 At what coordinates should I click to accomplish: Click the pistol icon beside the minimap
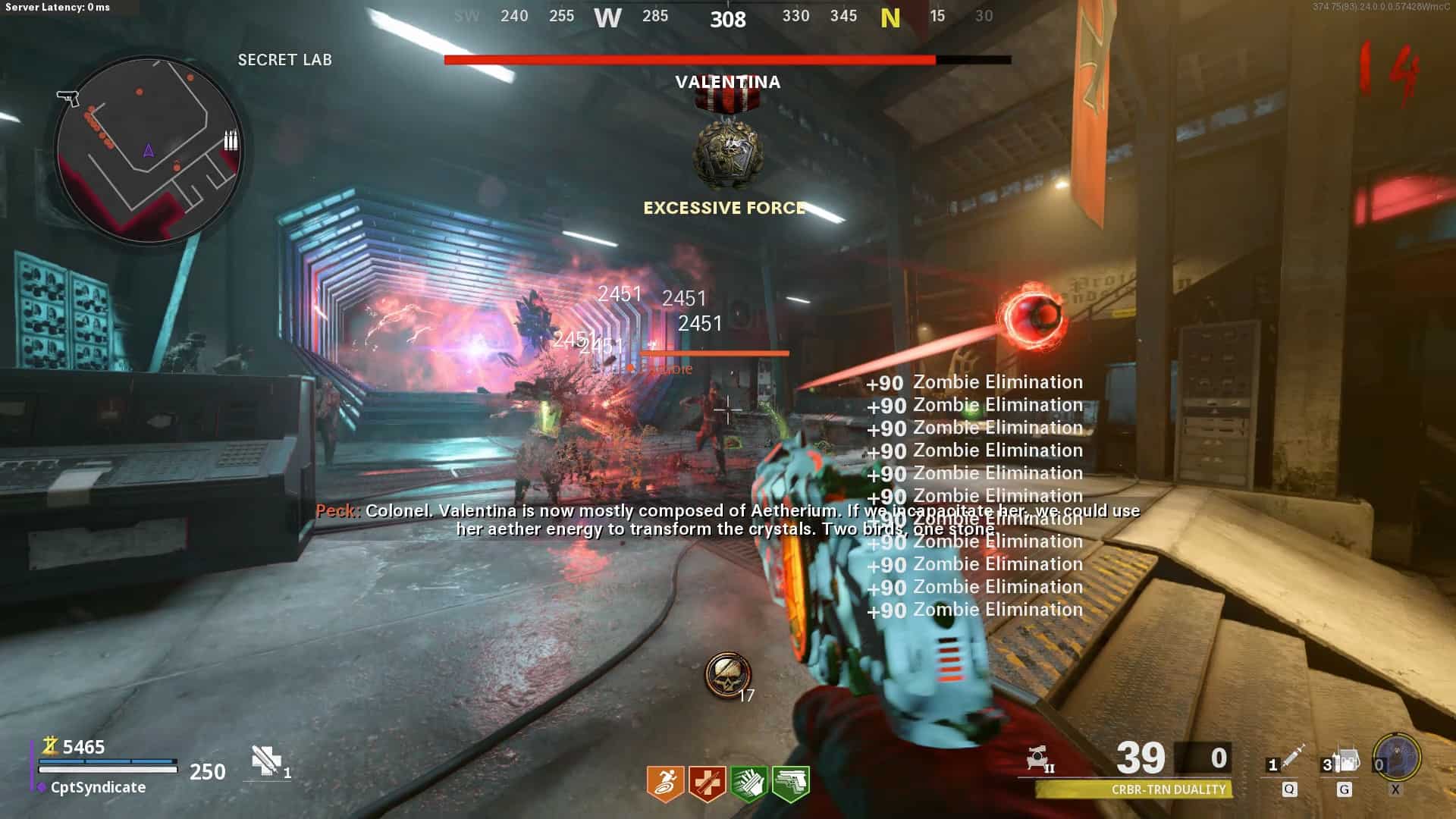(67, 98)
